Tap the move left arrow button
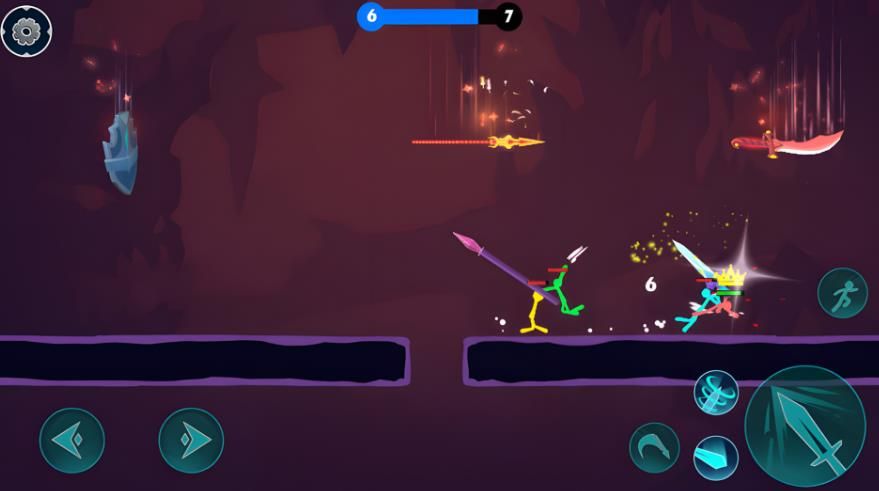The image size is (879, 491). pos(72,440)
